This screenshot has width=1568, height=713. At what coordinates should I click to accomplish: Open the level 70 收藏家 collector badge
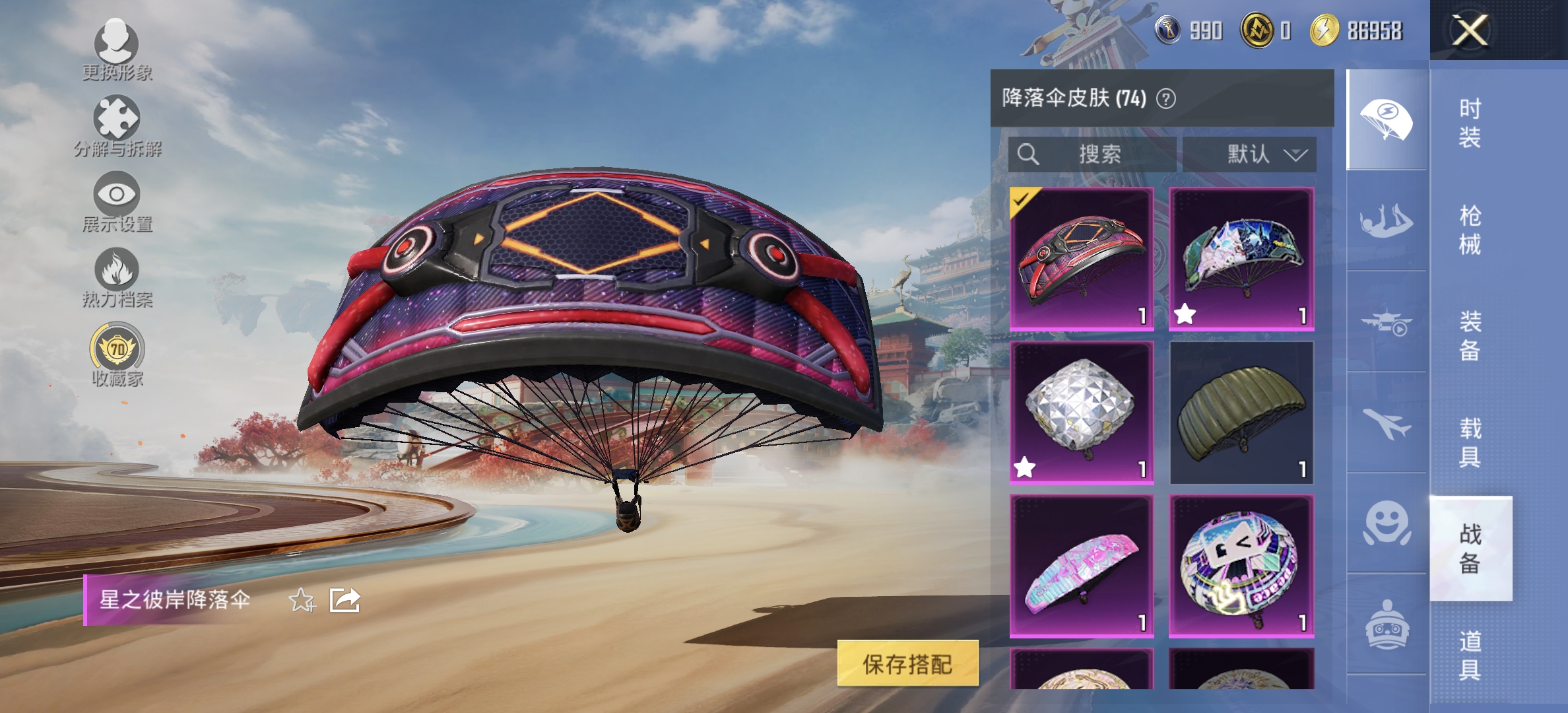(x=117, y=353)
